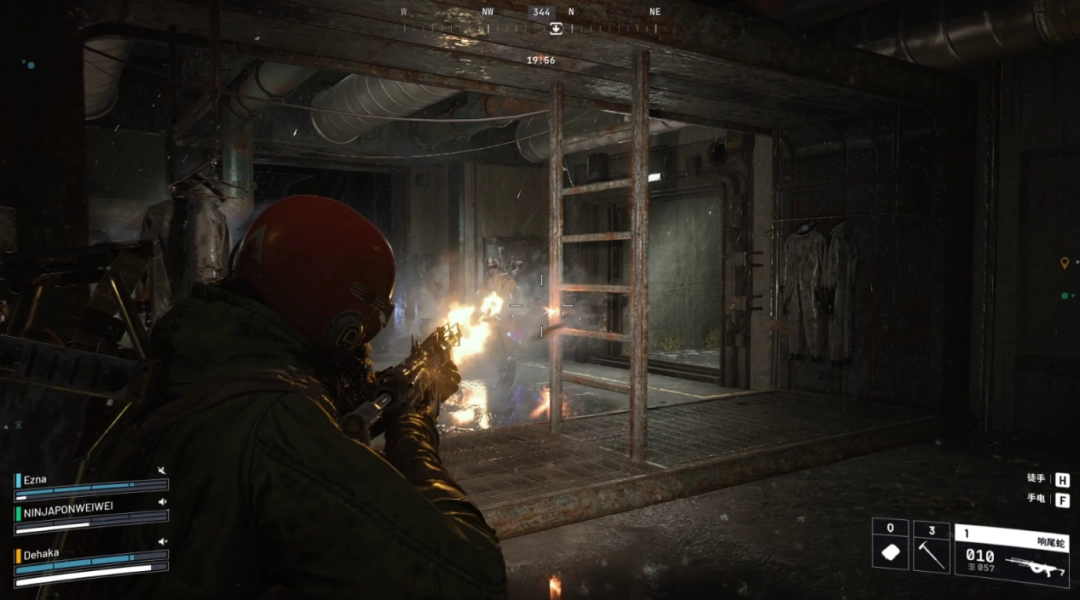Select the 响尾蛇 rifle weapon slot
The width and height of the screenshot is (1080, 600).
coord(1011,555)
